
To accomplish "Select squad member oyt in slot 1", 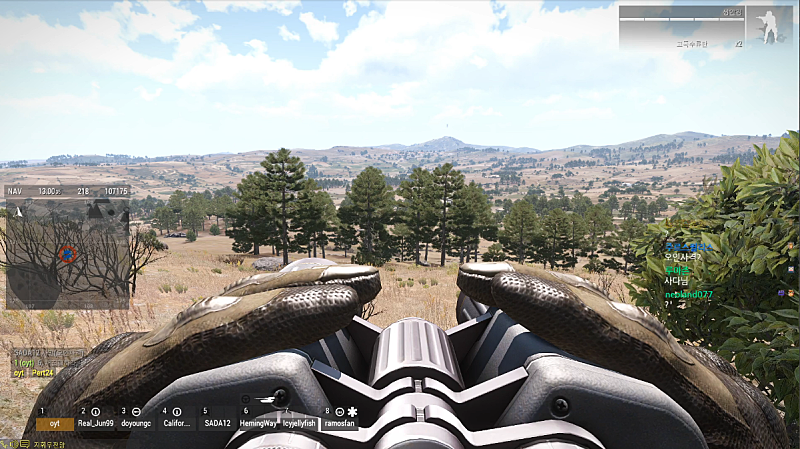I will (x=55, y=423).
